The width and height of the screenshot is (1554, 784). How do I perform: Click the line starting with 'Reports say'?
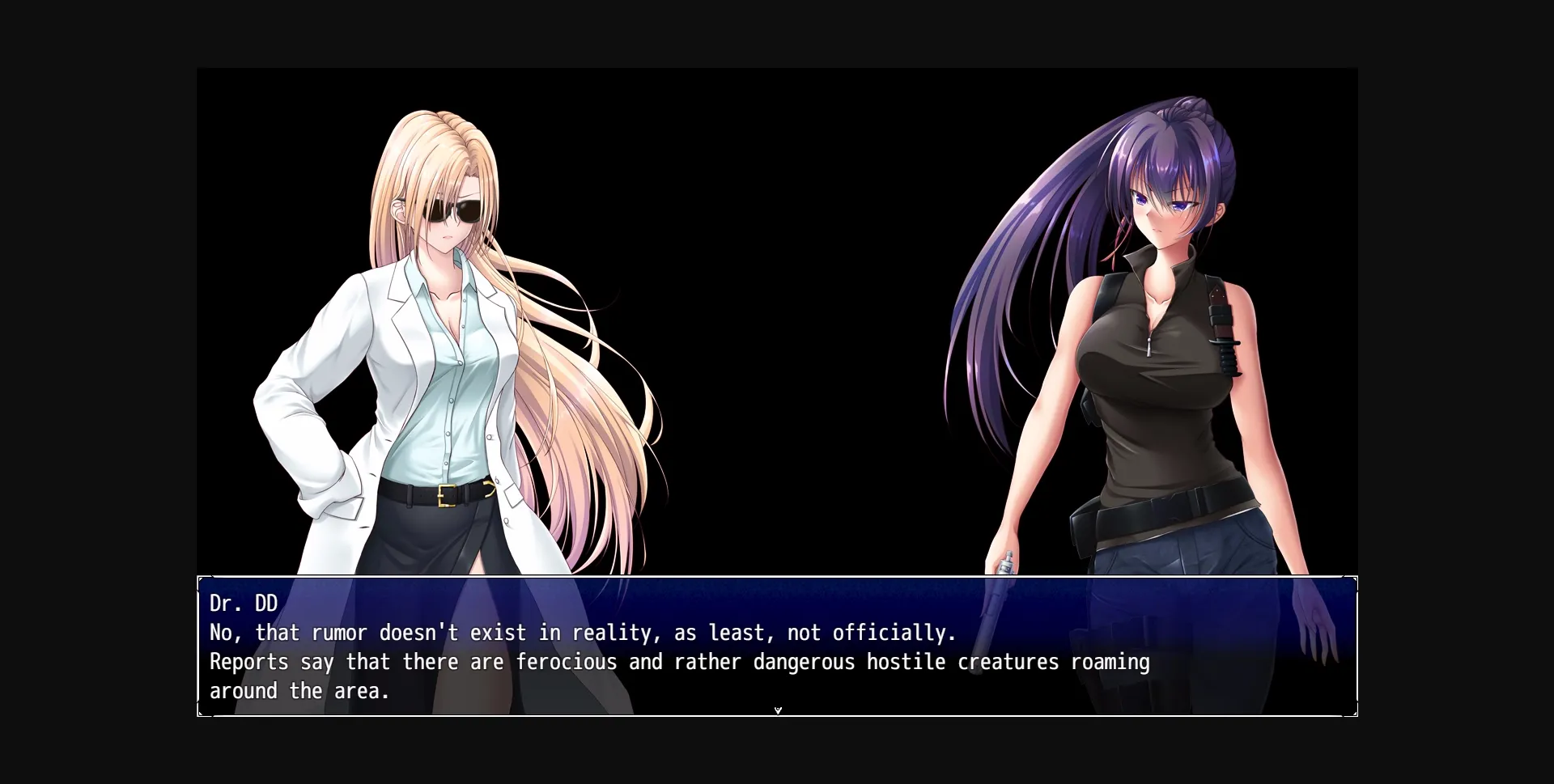[678, 662]
